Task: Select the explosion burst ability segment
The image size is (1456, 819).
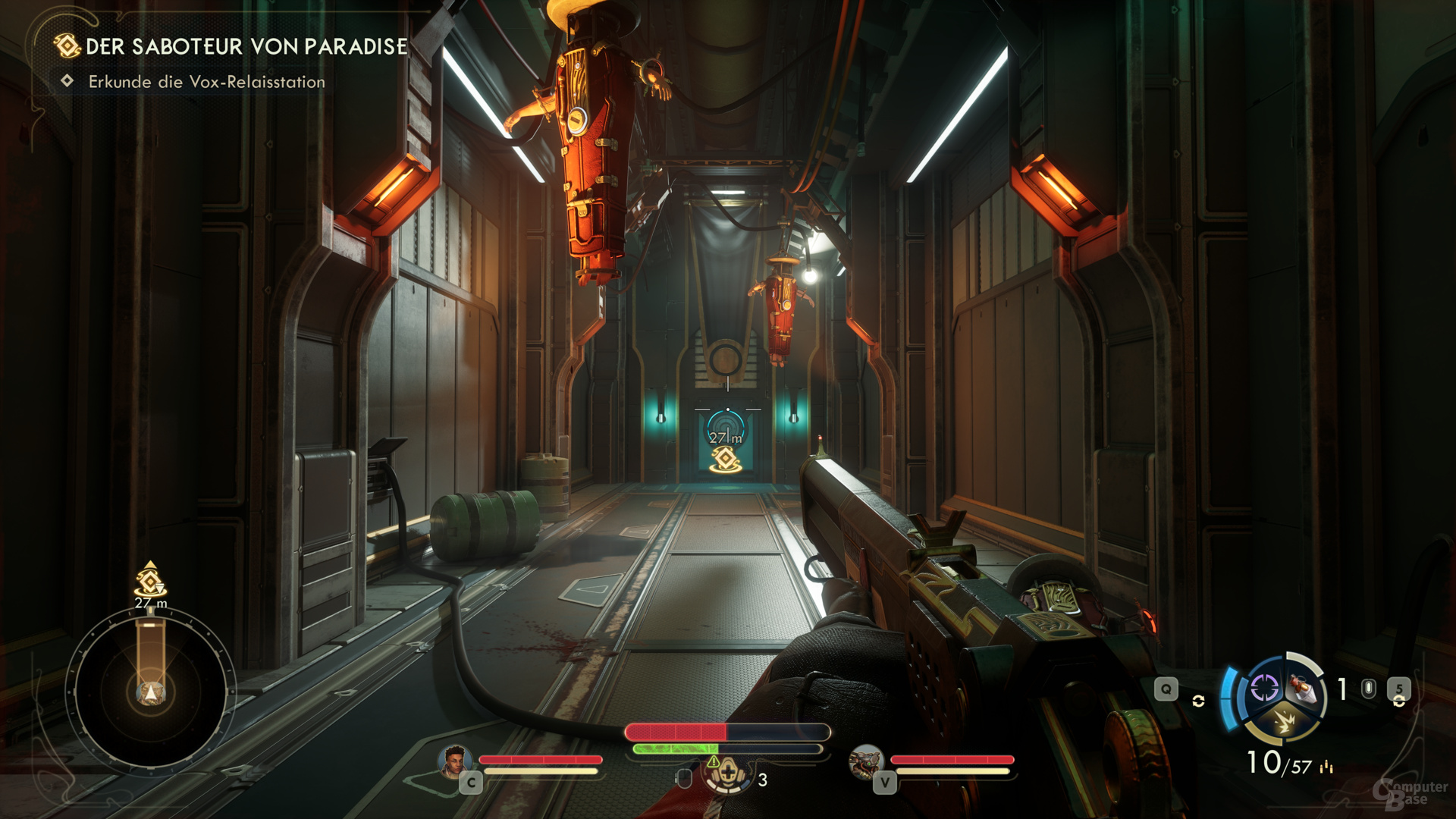Action: pos(1284,721)
